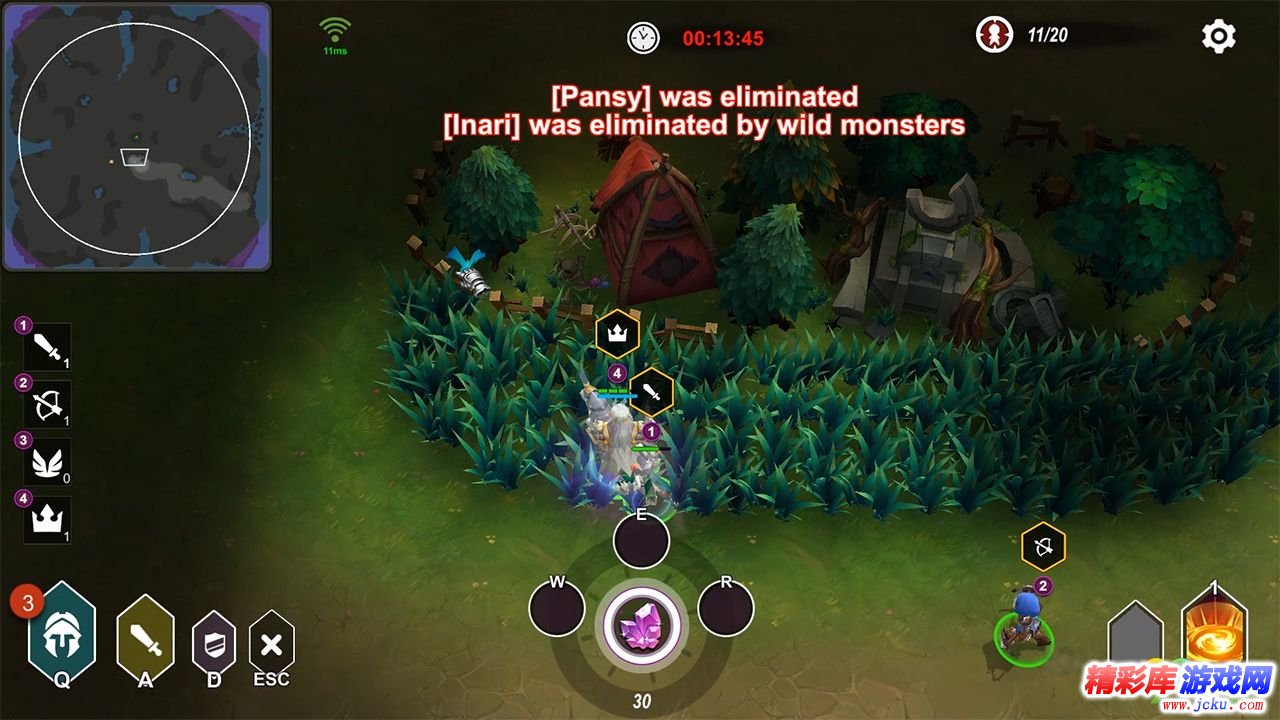Select the crown unit group 4

[47, 519]
